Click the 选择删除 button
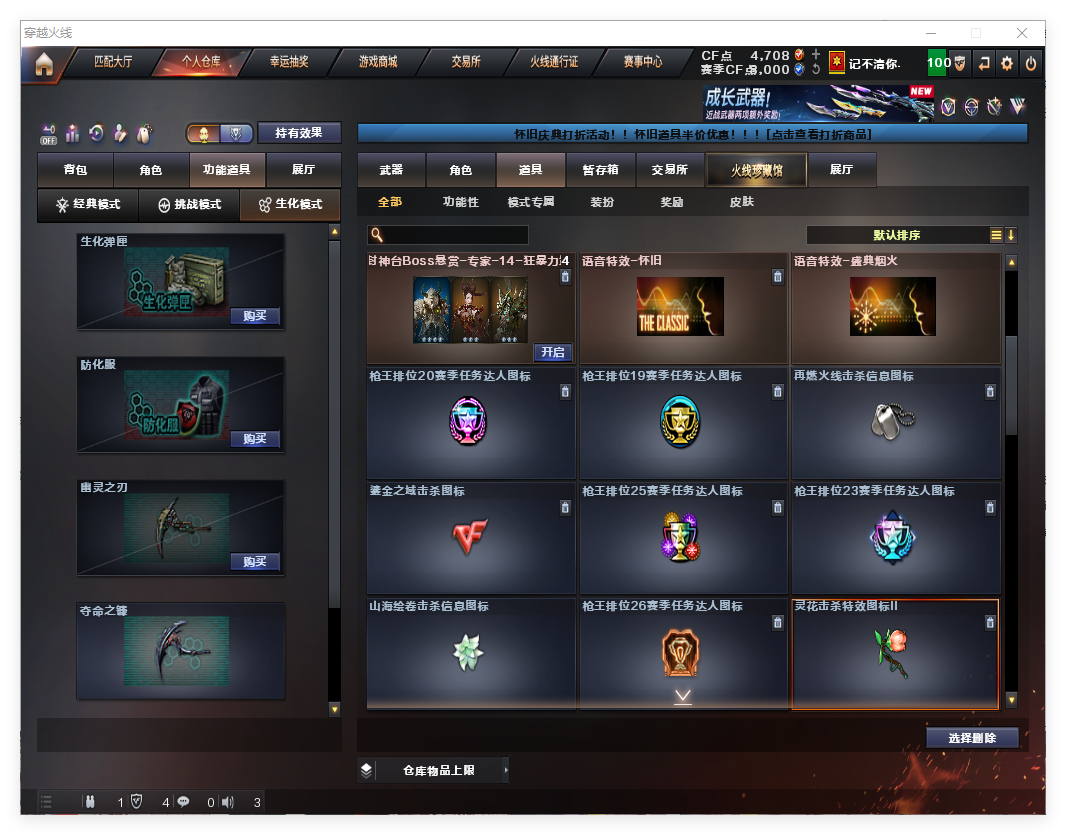This screenshot has height=835, width=1066. pyautogui.click(x=971, y=738)
